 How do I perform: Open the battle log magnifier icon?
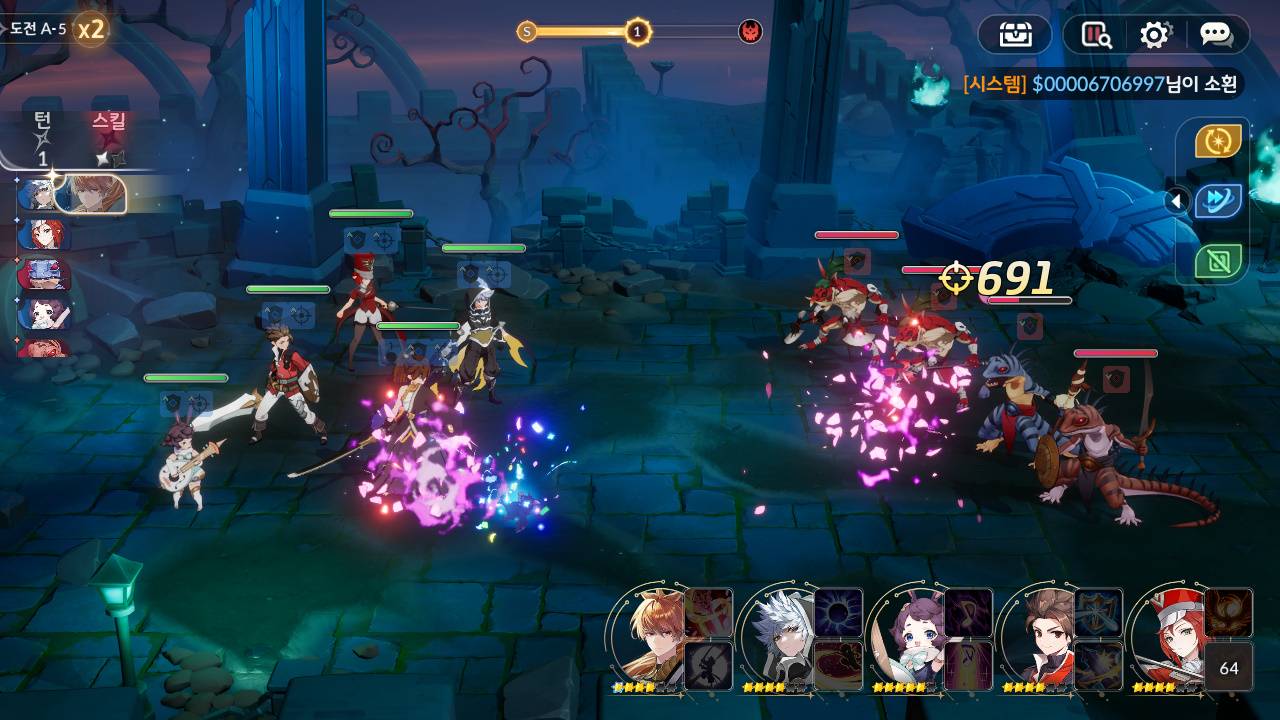coord(1097,35)
